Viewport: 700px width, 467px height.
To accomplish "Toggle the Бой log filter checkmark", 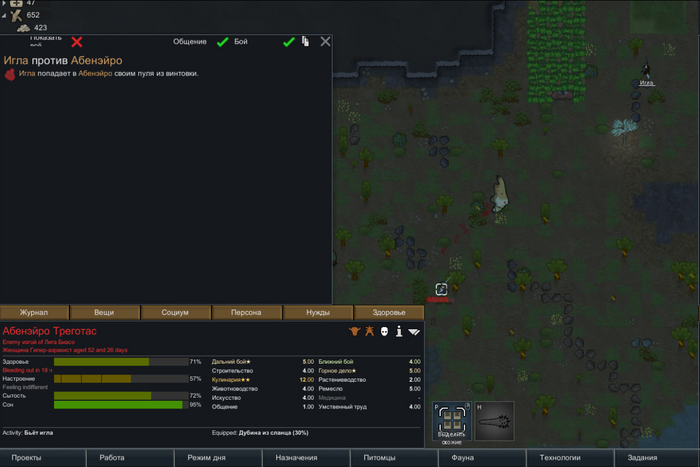I will point(288,42).
